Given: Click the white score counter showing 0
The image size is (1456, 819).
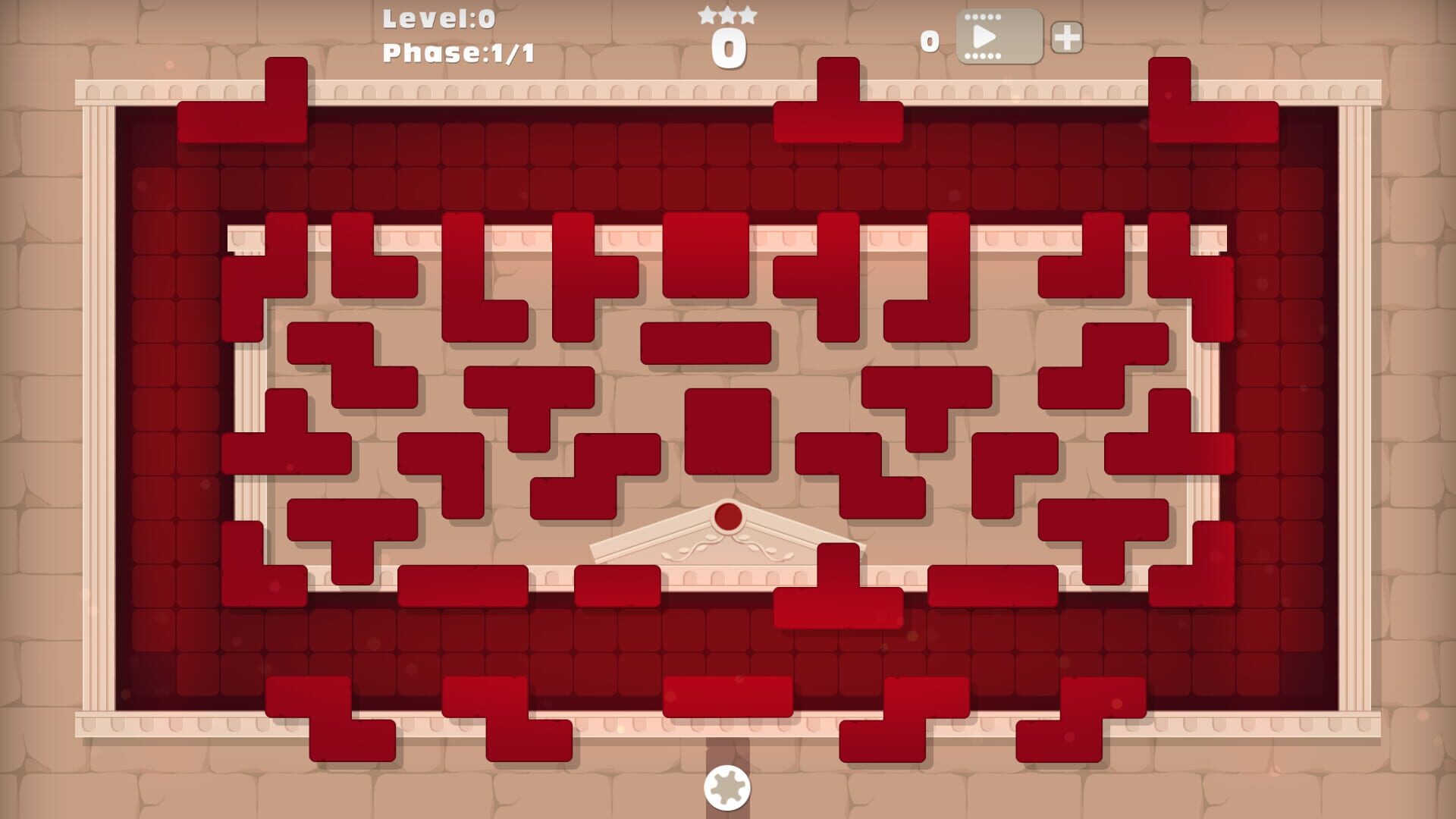Looking at the screenshot, I should click(x=728, y=47).
